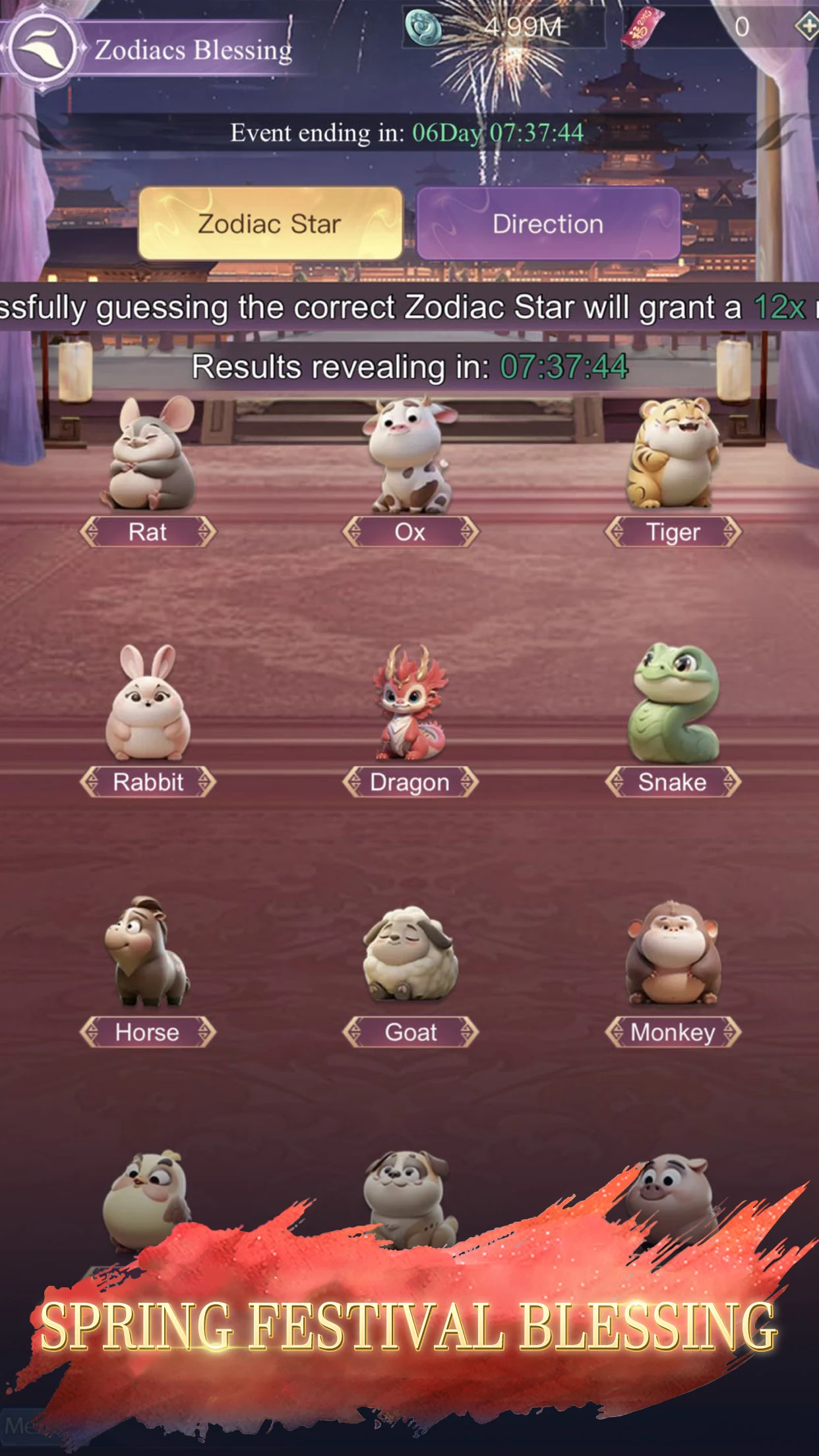Select the Ox zodiac
Image resolution: width=819 pixels, height=1456 pixels.
(410, 462)
